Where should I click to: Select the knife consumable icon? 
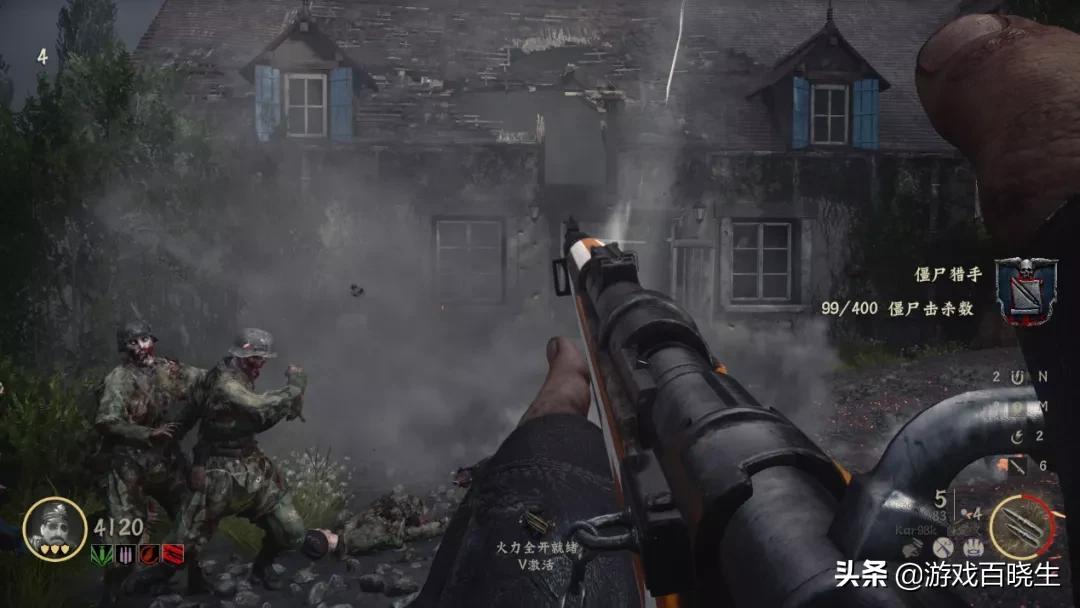1017,465
